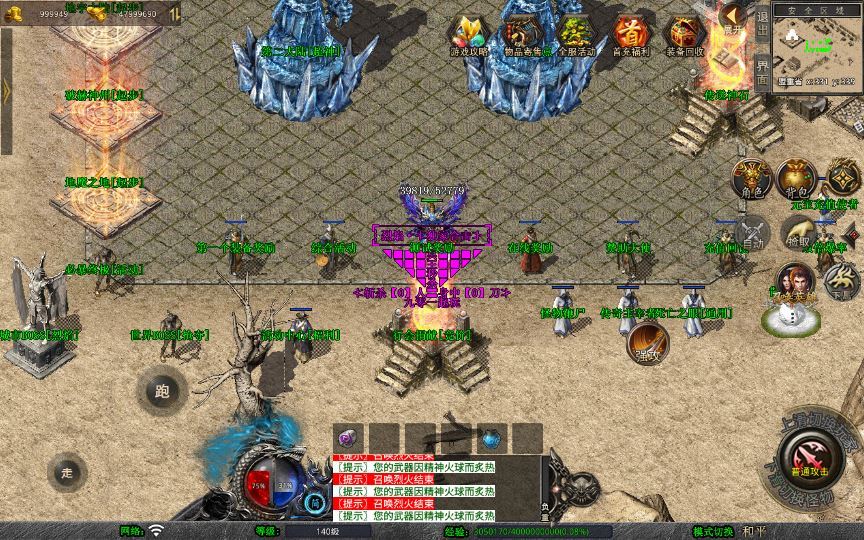Image resolution: width=864 pixels, height=540 pixels.
Task: Tap the 走 walk button
Action: pyautogui.click(x=68, y=470)
